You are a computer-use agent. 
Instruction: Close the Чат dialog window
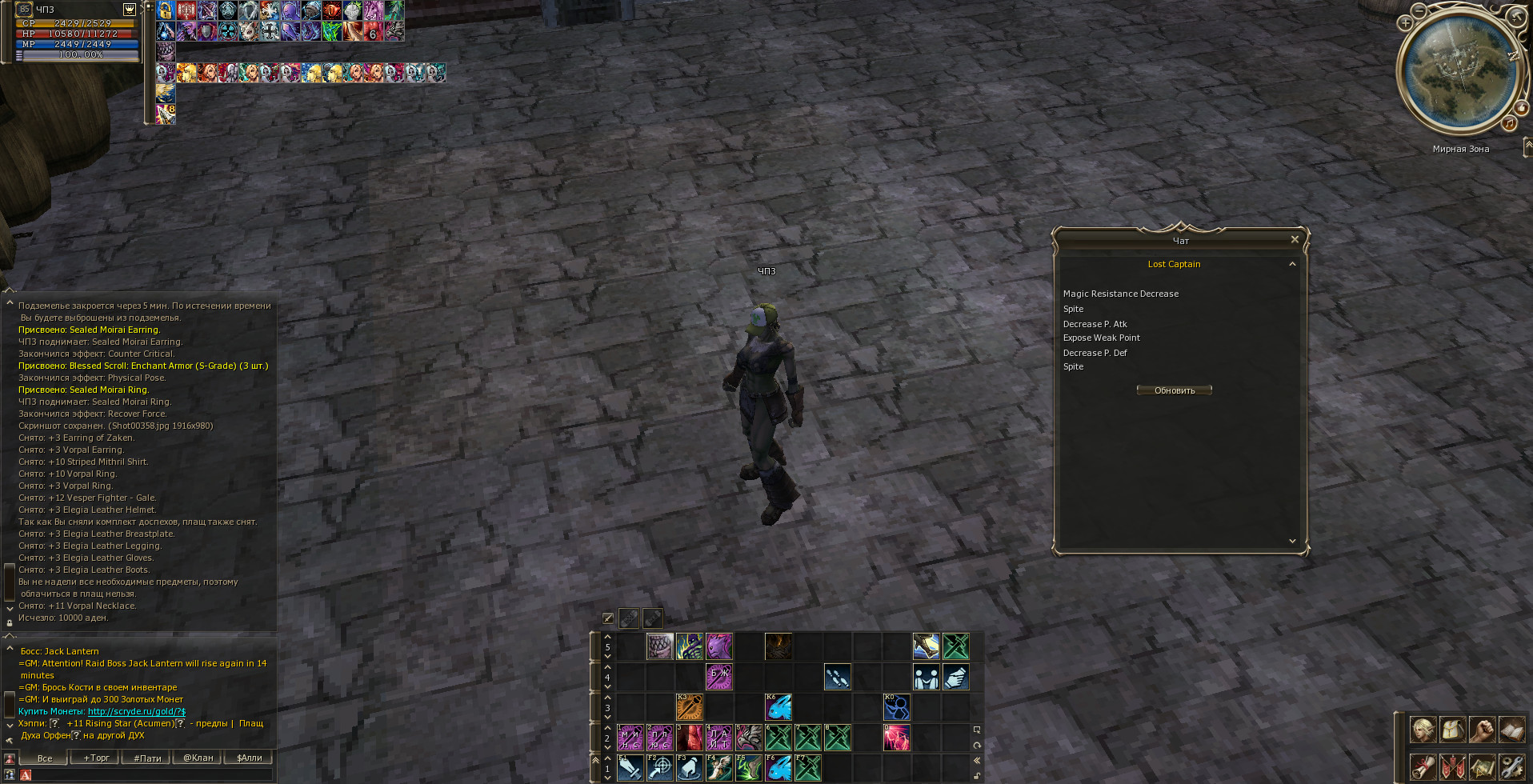click(1295, 239)
